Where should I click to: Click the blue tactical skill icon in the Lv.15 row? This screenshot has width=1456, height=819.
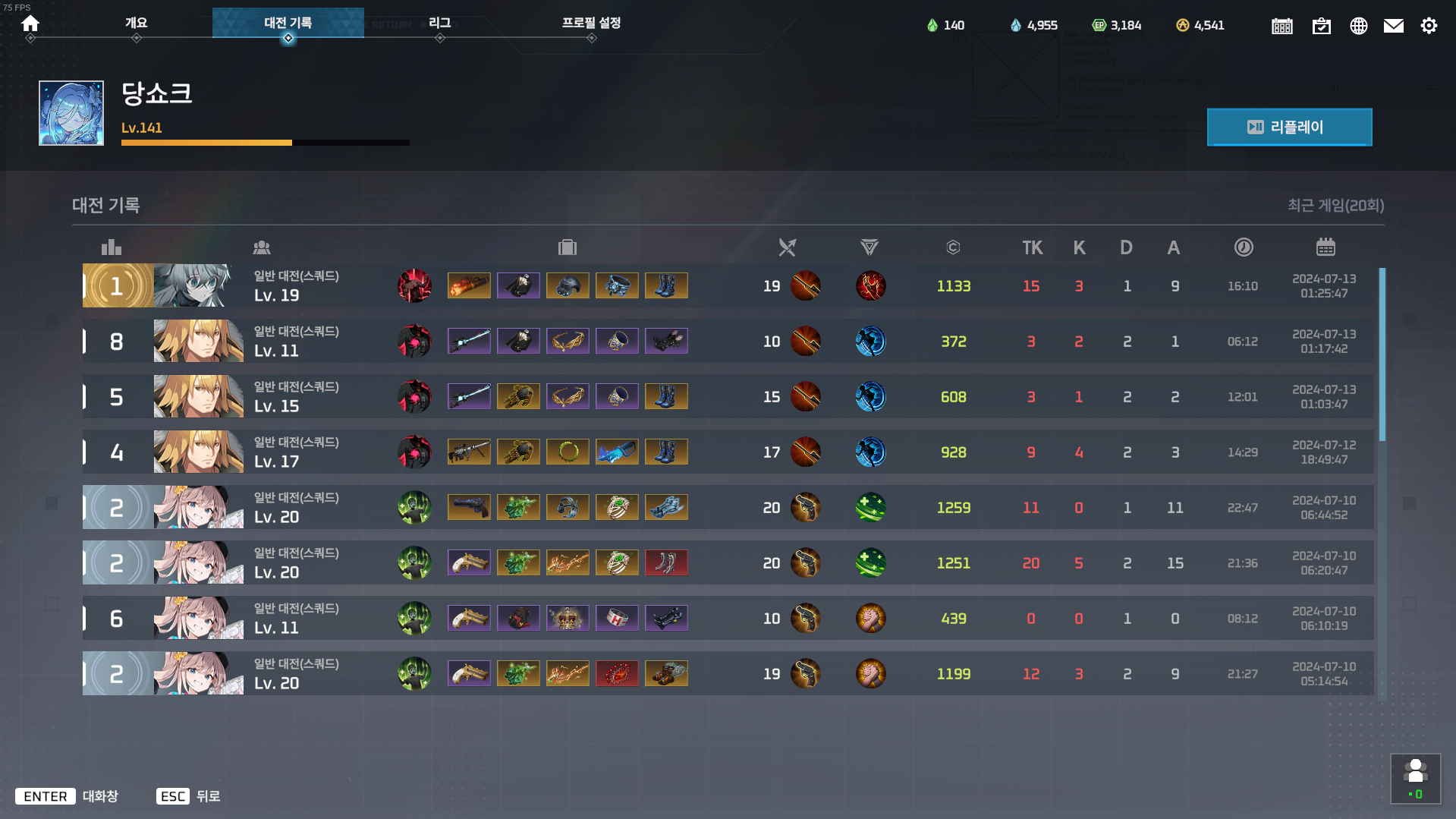click(870, 396)
